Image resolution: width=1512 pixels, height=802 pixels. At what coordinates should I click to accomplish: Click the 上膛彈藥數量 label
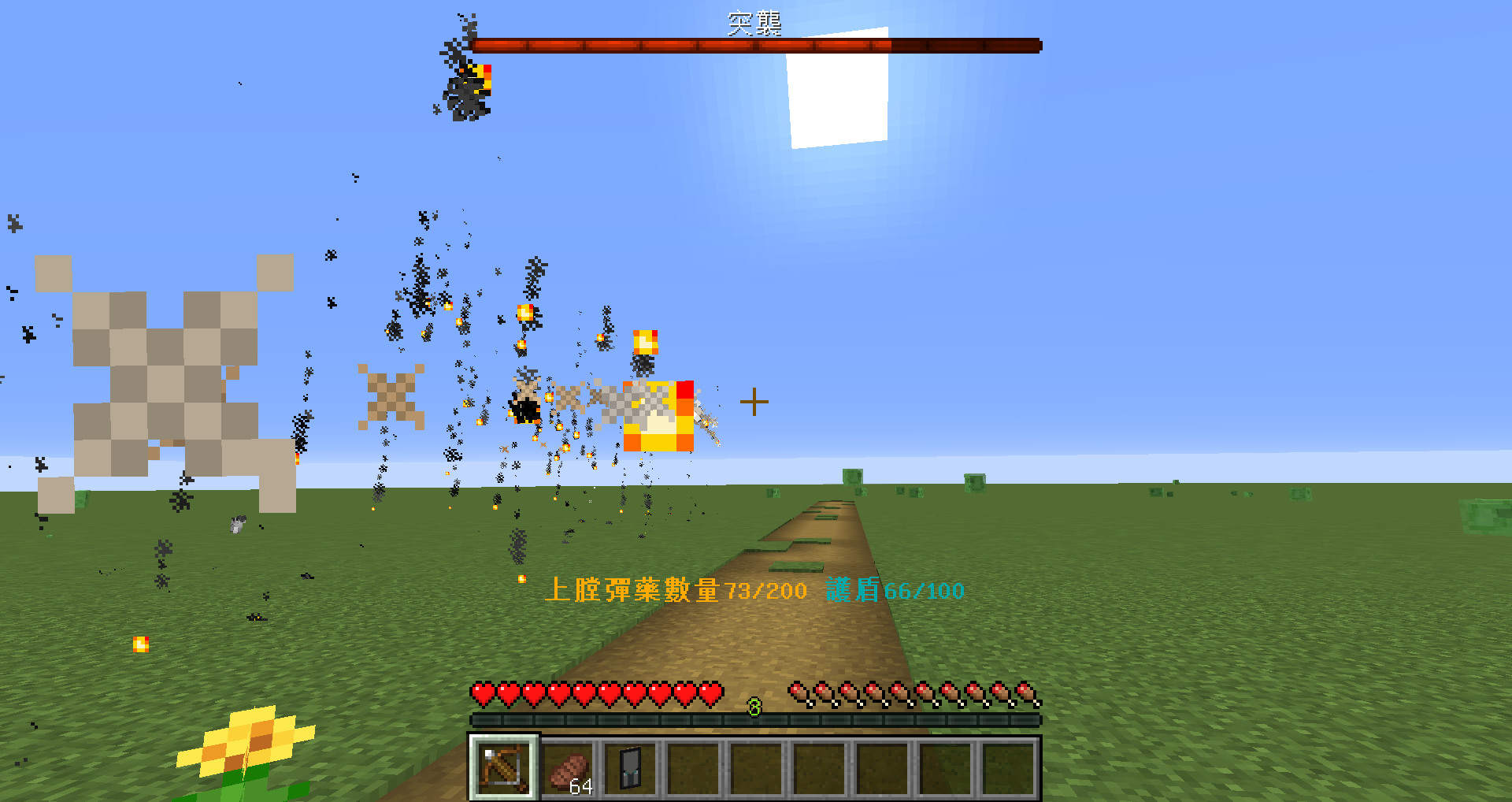coord(634,591)
